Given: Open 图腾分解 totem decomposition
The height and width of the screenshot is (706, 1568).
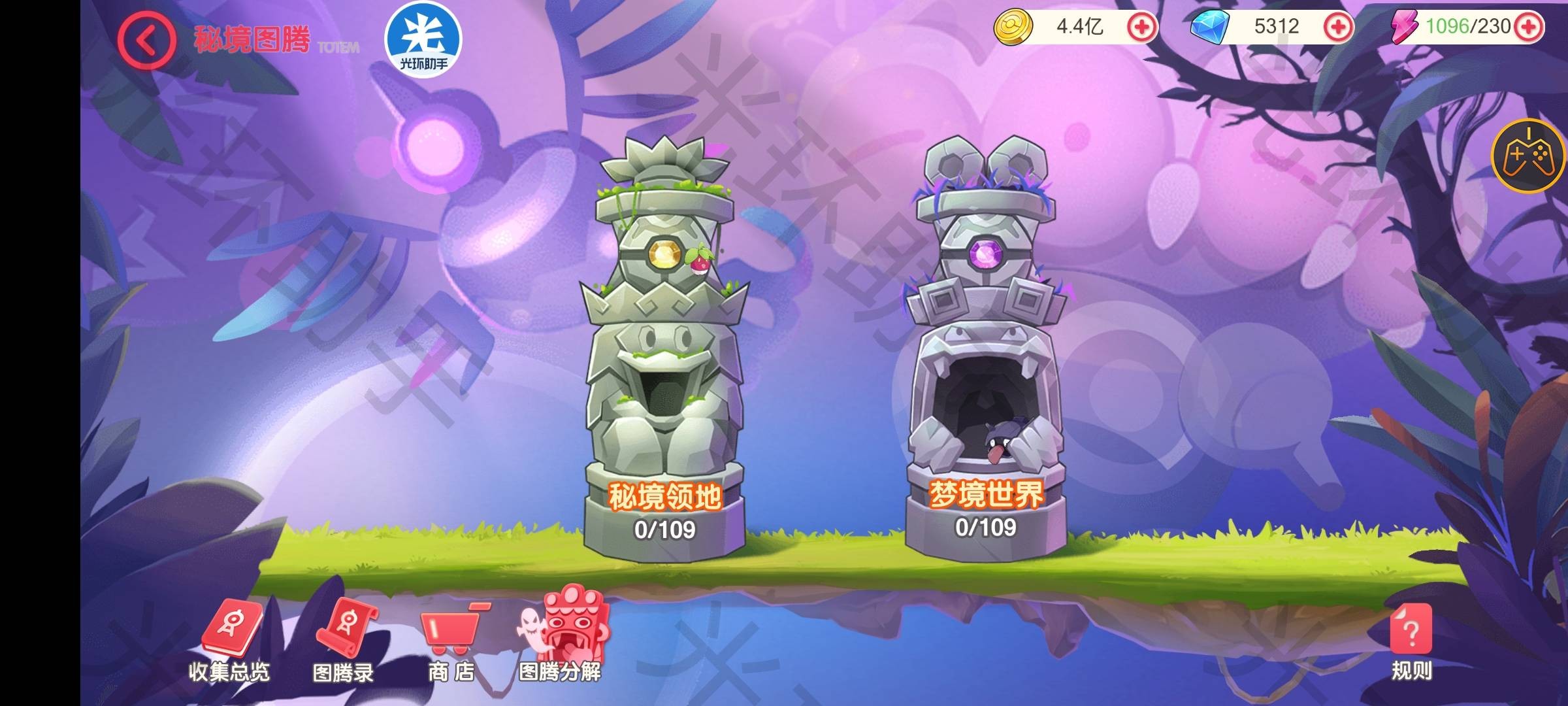Looking at the screenshot, I should (562, 639).
